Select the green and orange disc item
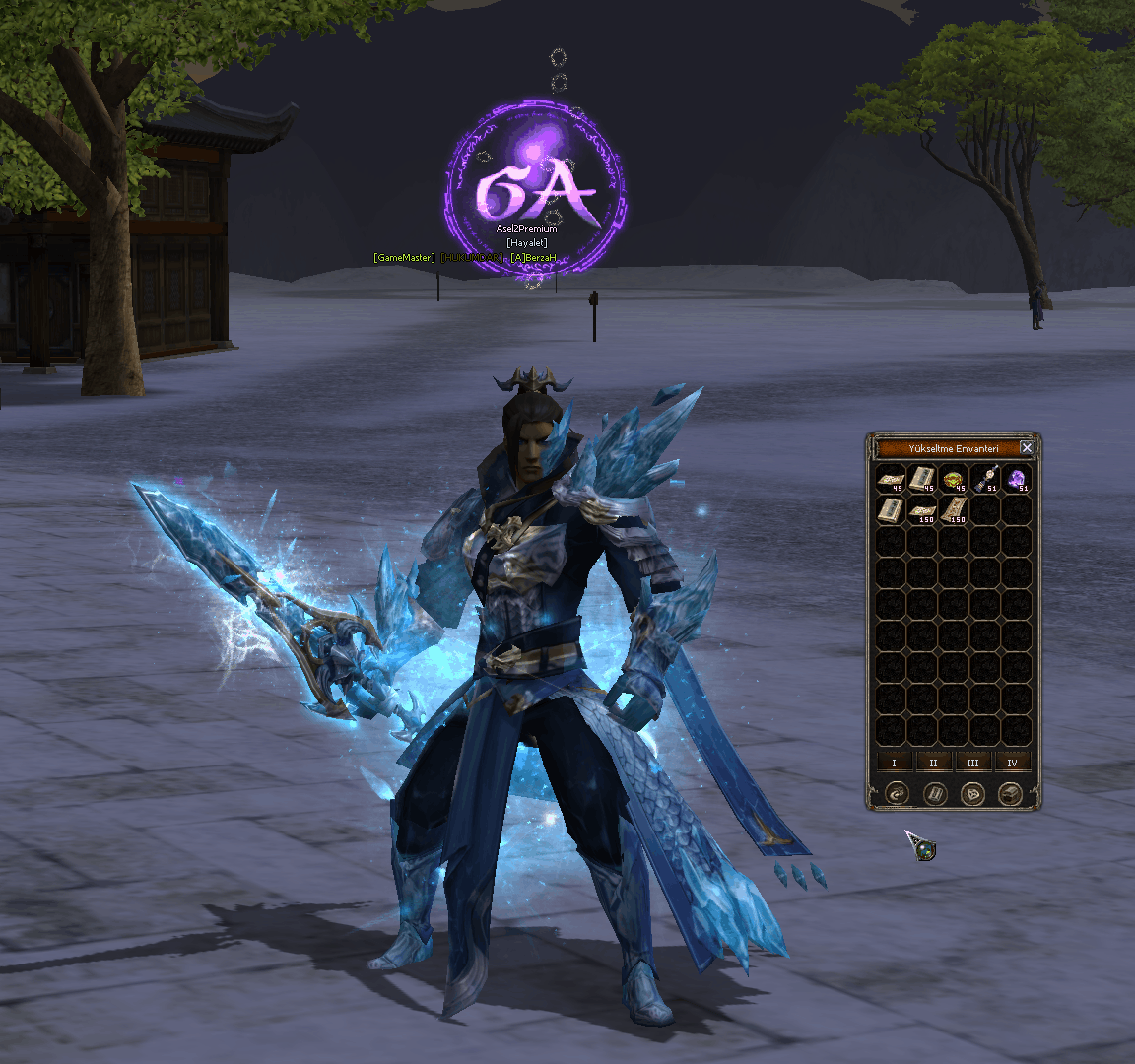This screenshot has height=1064, width=1135. point(954,480)
